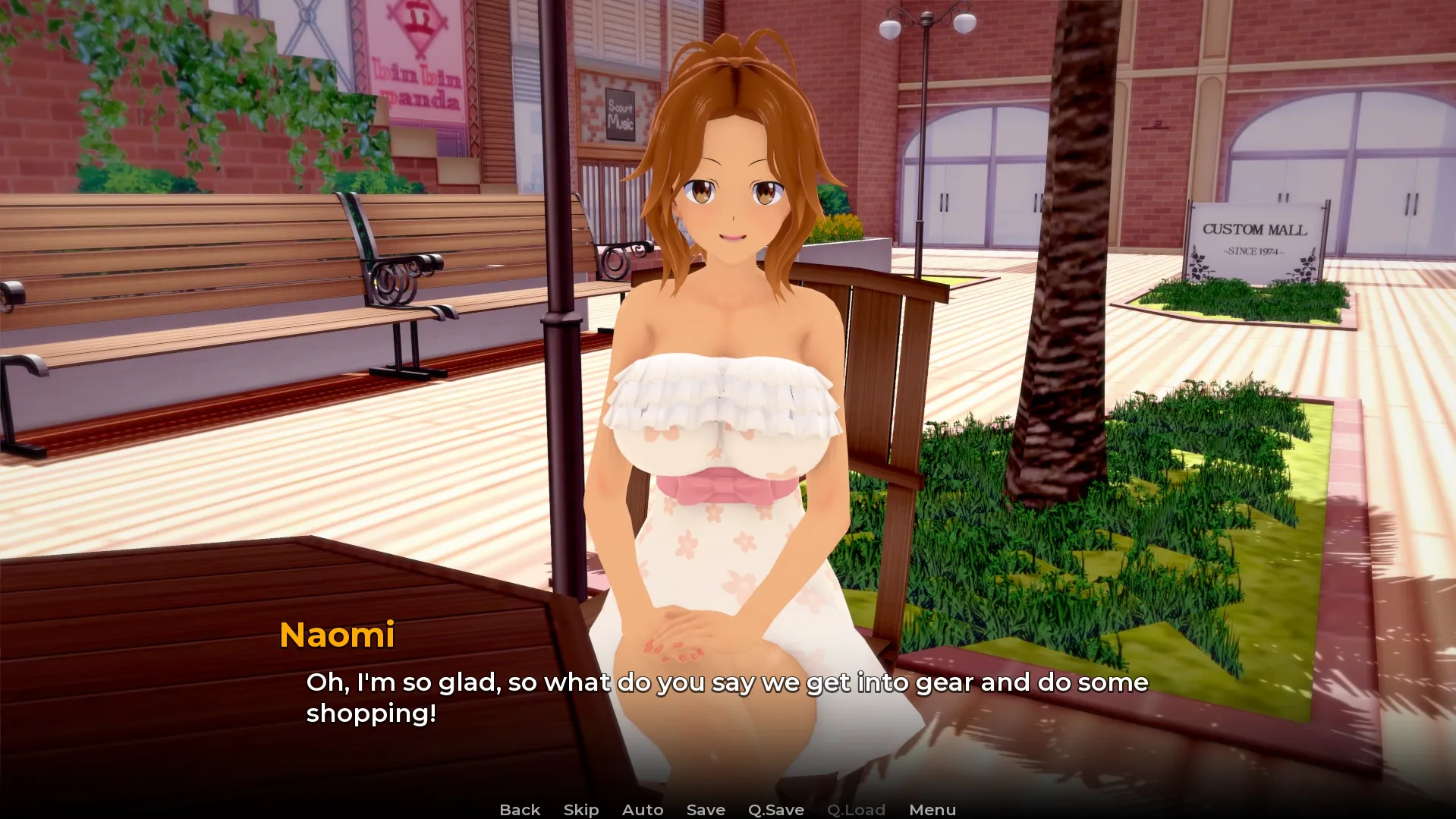Go back to the previous dialogue line
This screenshot has height=819, width=1456.
pyautogui.click(x=520, y=810)
